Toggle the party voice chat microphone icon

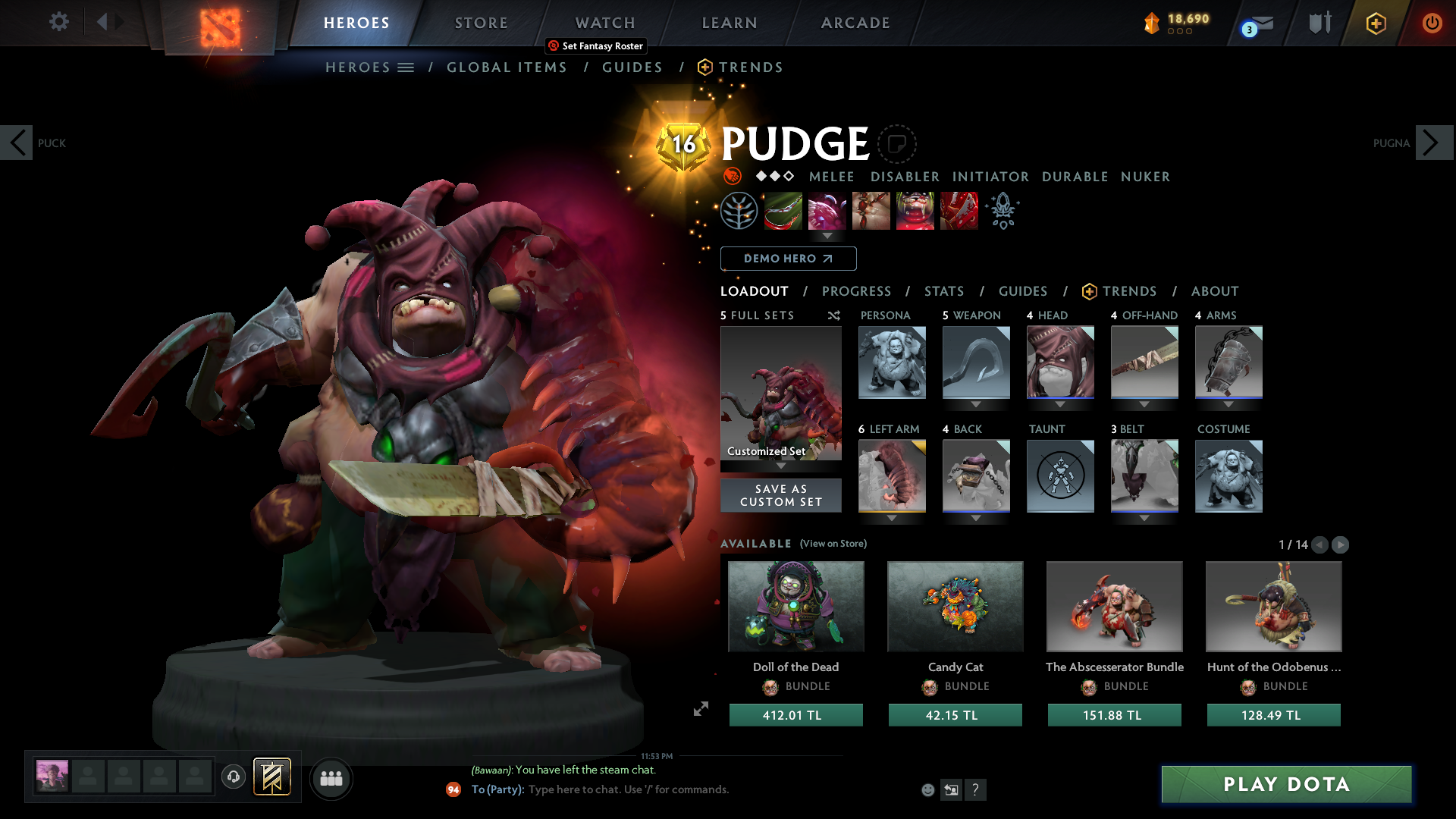tap(234, 777)
